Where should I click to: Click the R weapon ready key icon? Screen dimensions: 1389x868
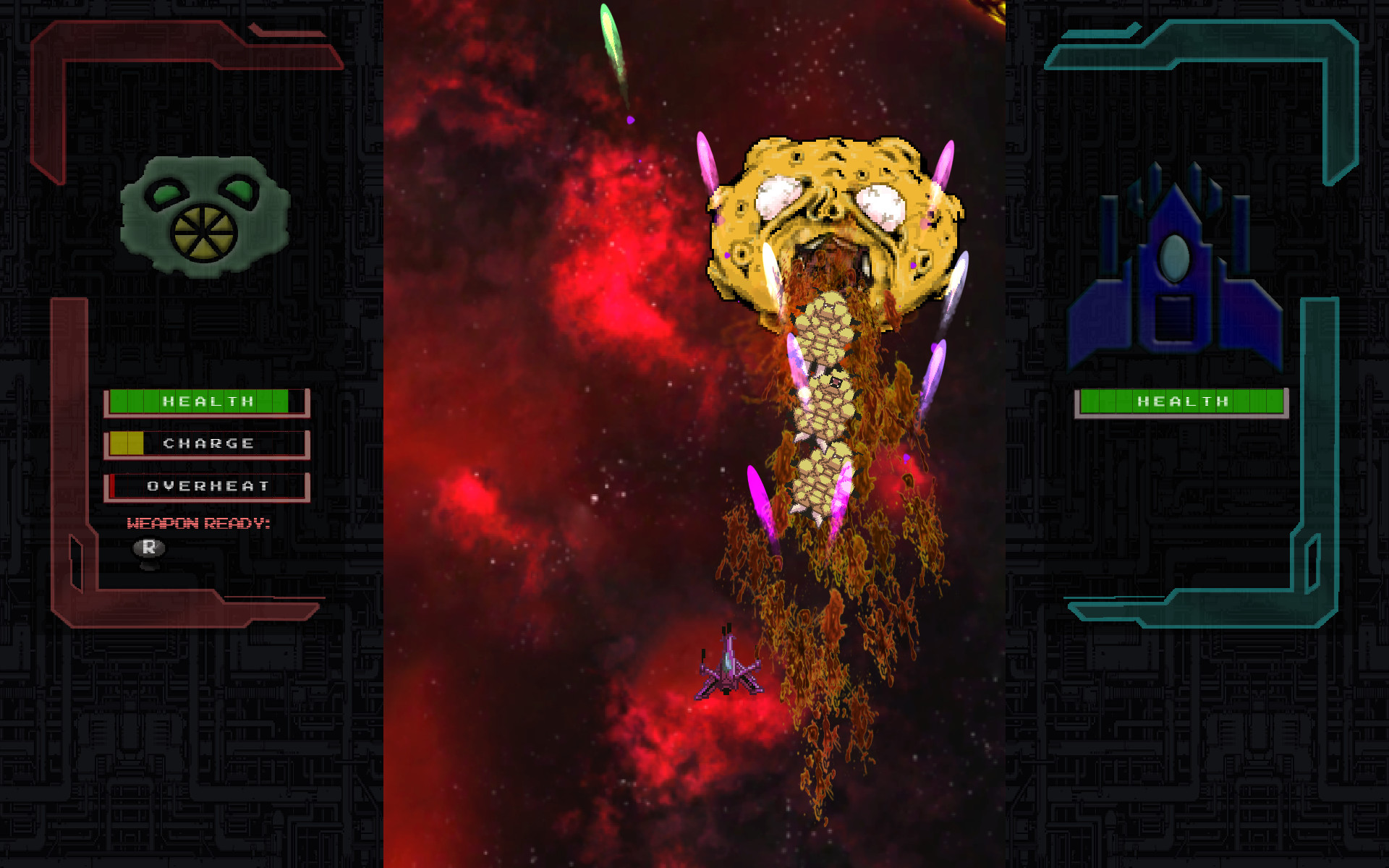148,548
